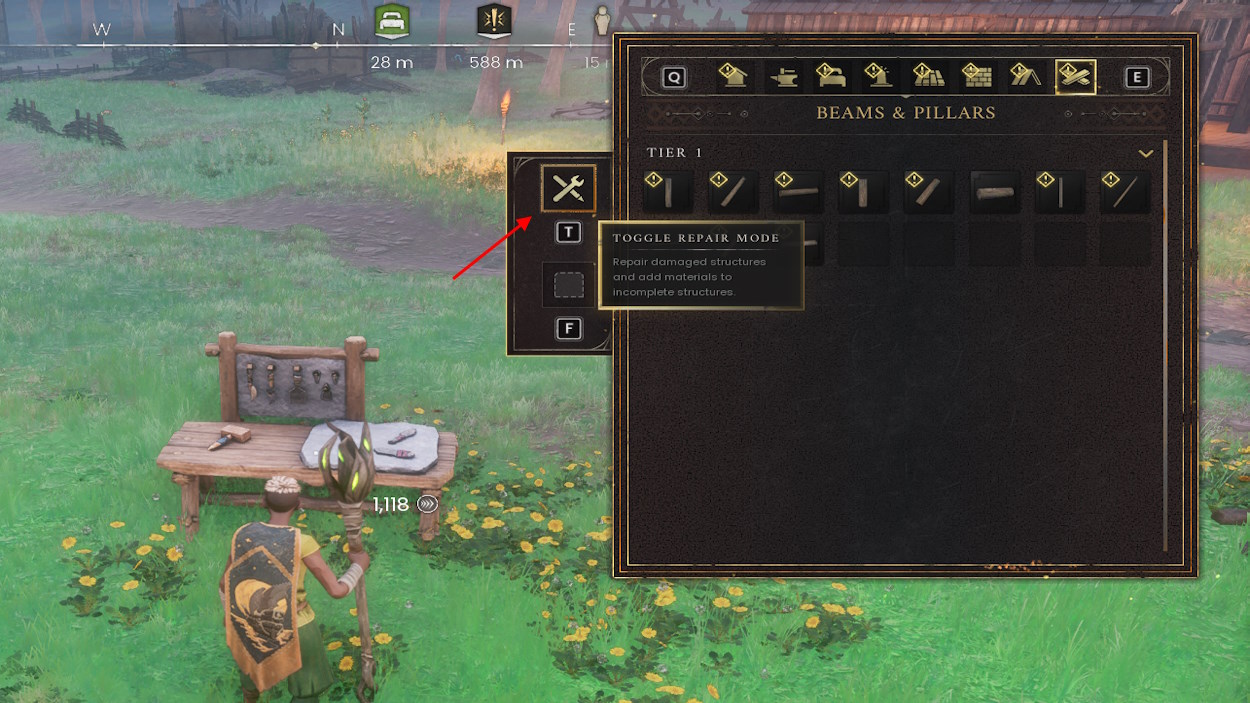Open the brick wall category tab
Viewport: 1250px width, 703px height.
[x=977, y=77]
